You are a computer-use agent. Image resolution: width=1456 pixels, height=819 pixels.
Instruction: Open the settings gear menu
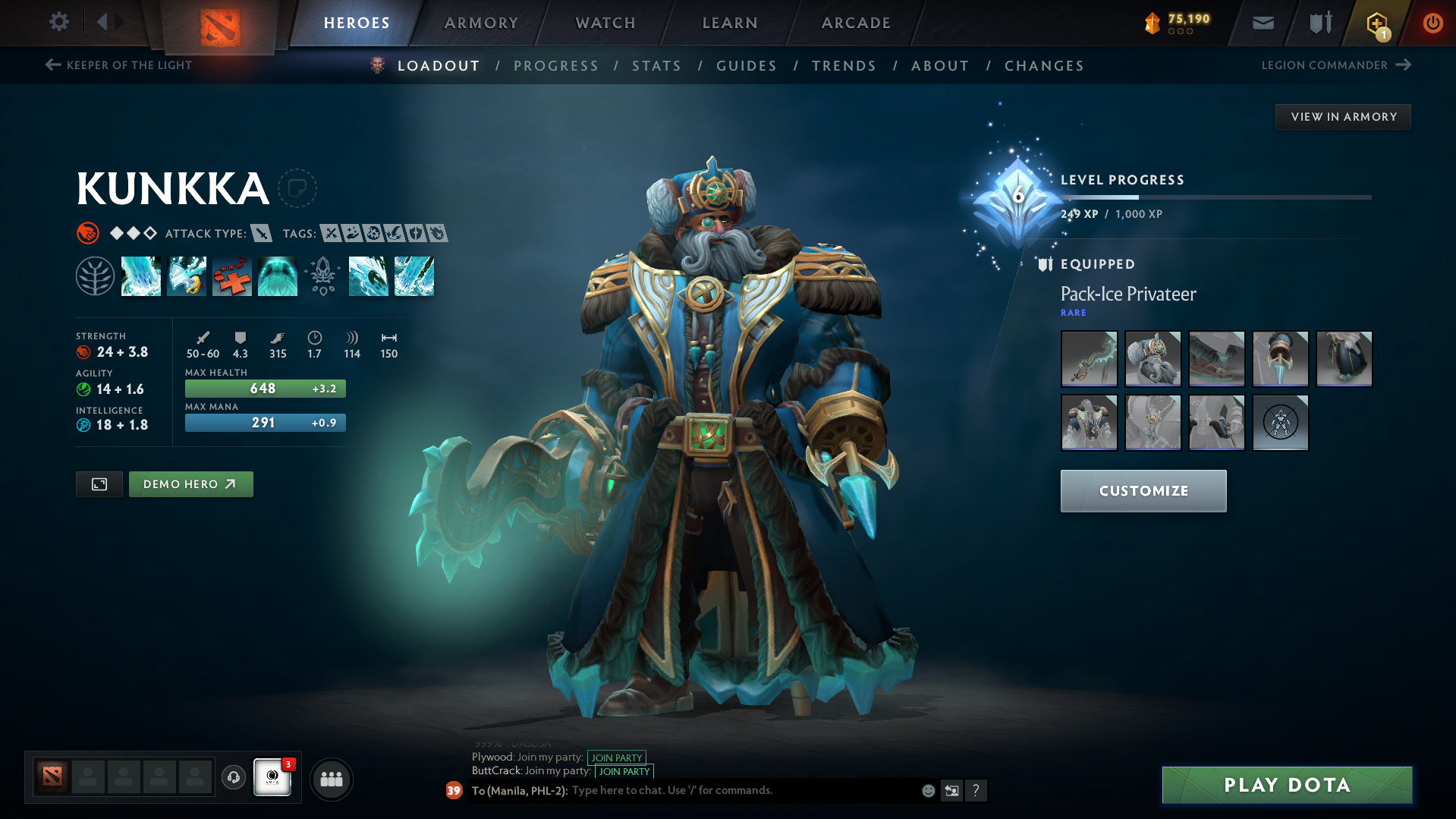pos(58,22)
